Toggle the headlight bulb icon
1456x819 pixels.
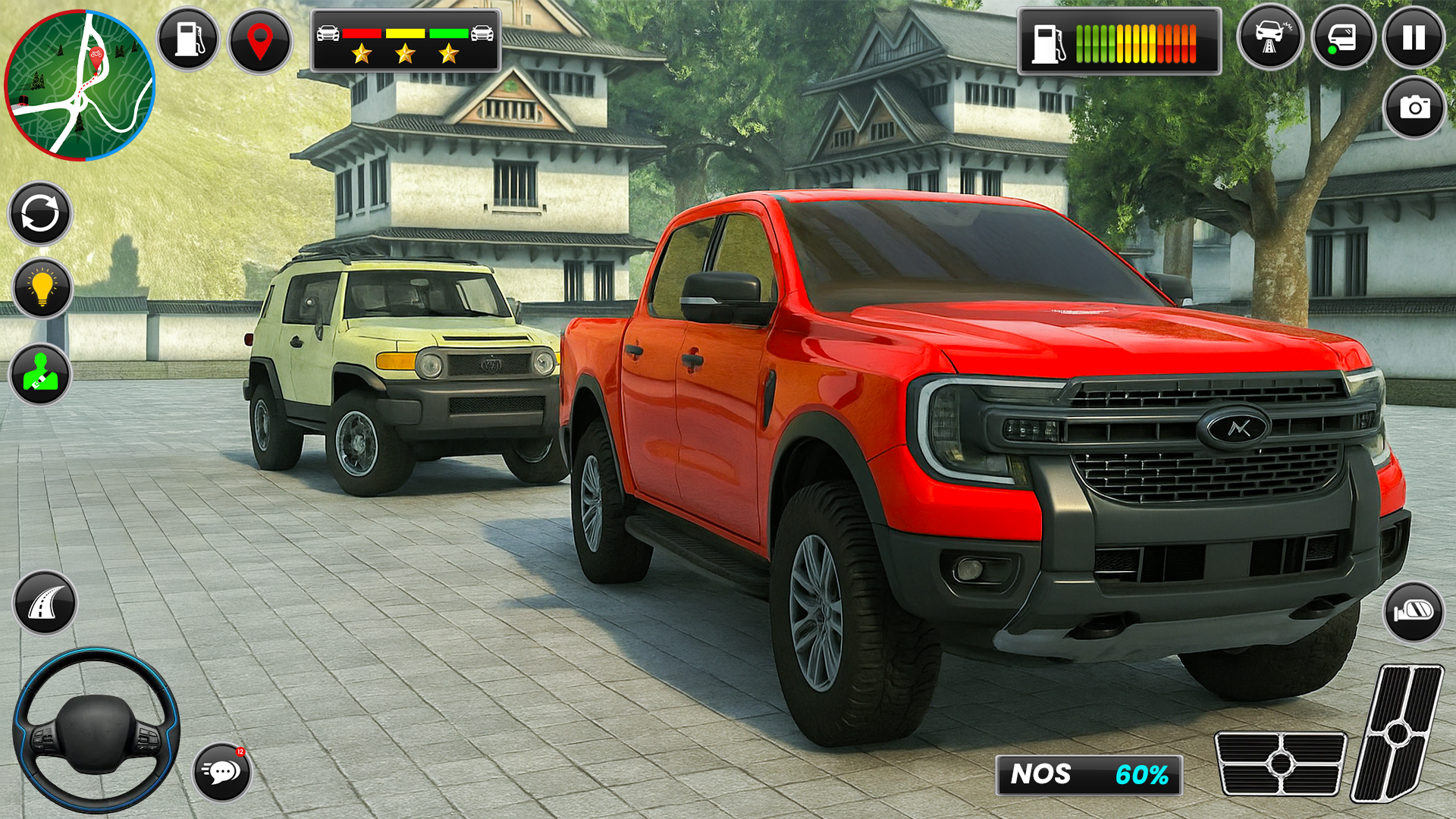43,288
